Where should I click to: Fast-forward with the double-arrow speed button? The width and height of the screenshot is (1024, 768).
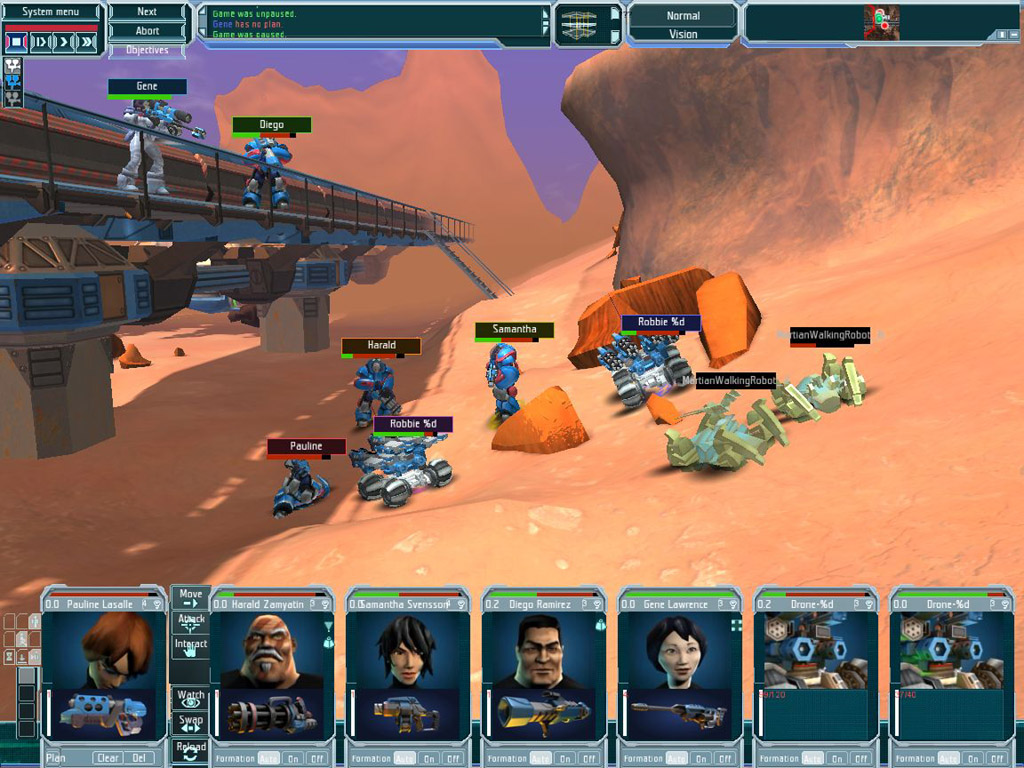[x=88, y=42]
